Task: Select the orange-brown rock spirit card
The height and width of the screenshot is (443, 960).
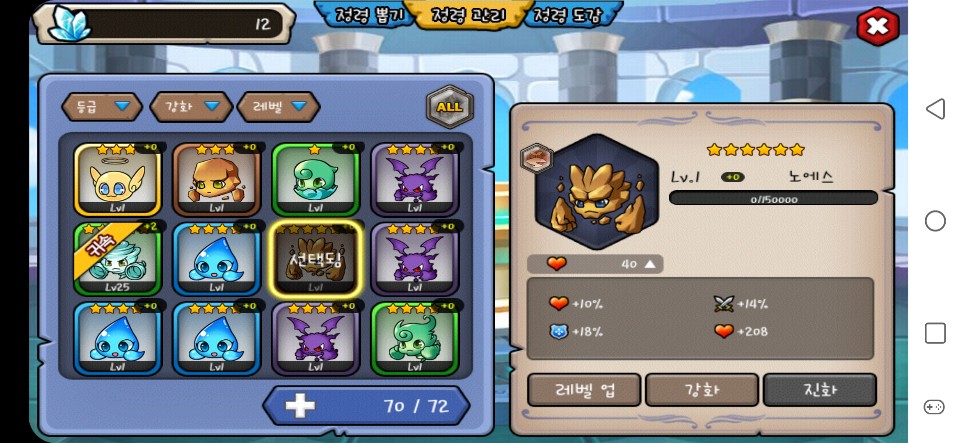Action: coord(216,180)
